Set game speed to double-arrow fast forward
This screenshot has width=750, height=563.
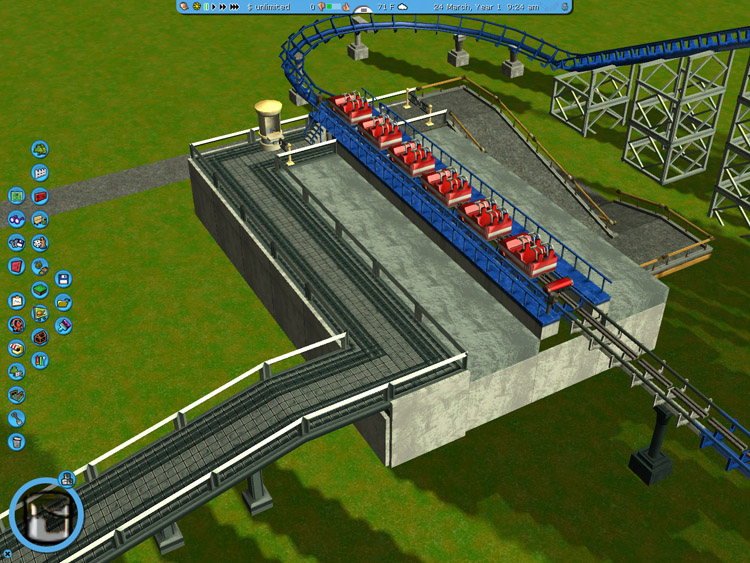pyautogui.click(x=223, y=7)
